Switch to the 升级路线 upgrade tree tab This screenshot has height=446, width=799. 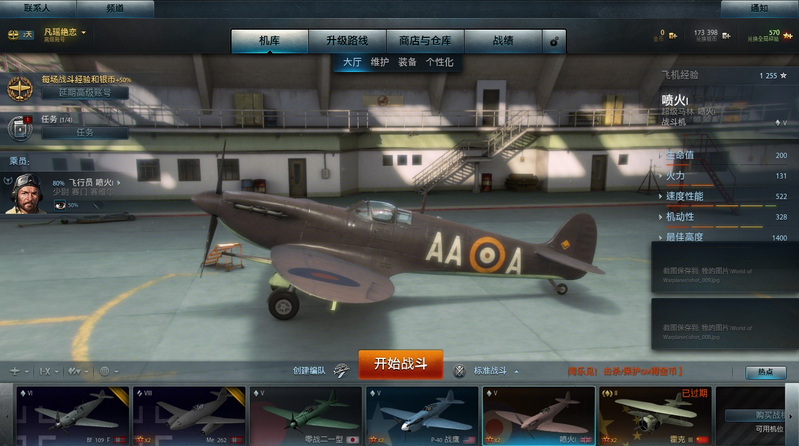346,41
